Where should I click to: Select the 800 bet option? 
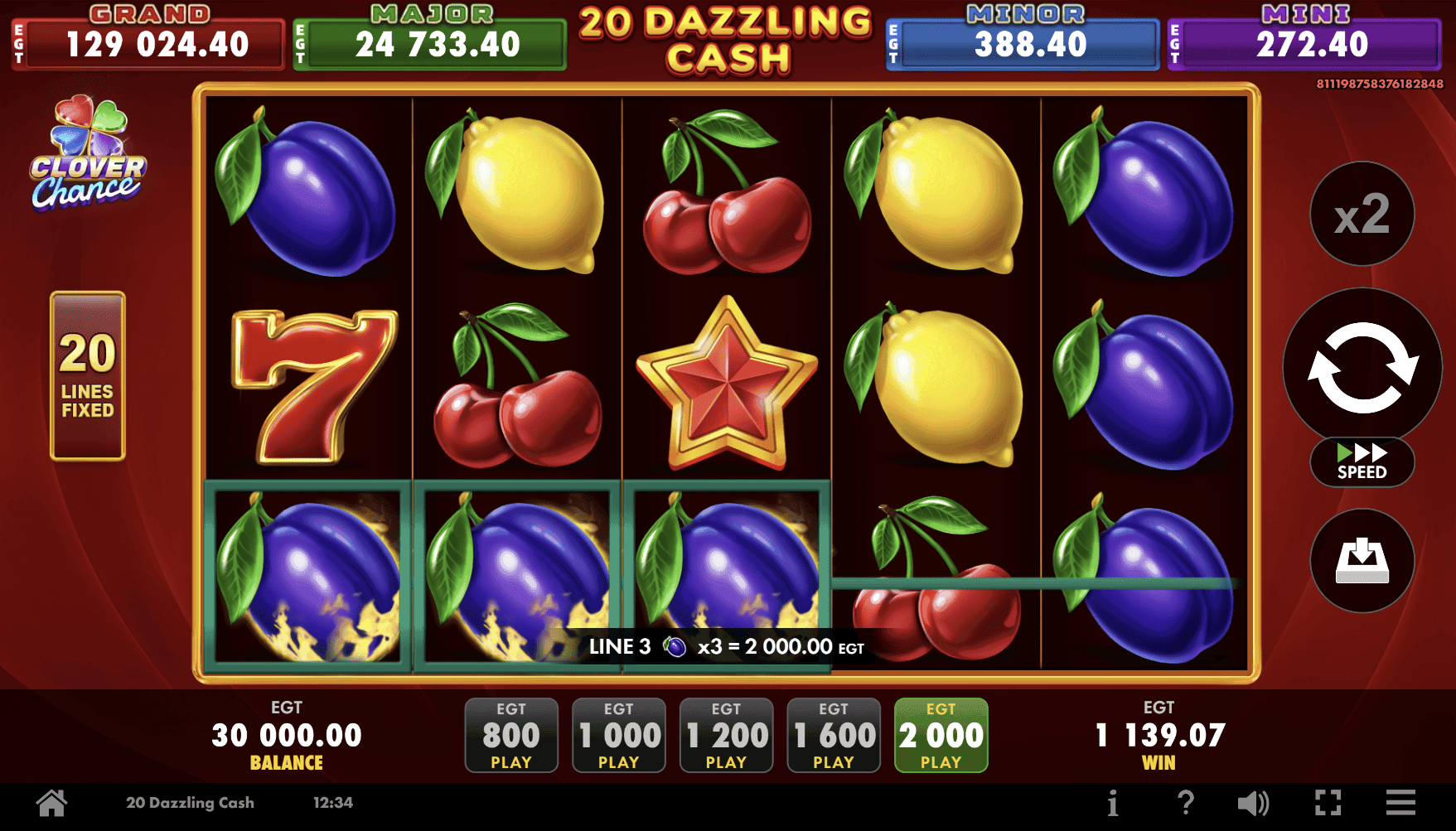coord(510,735)
